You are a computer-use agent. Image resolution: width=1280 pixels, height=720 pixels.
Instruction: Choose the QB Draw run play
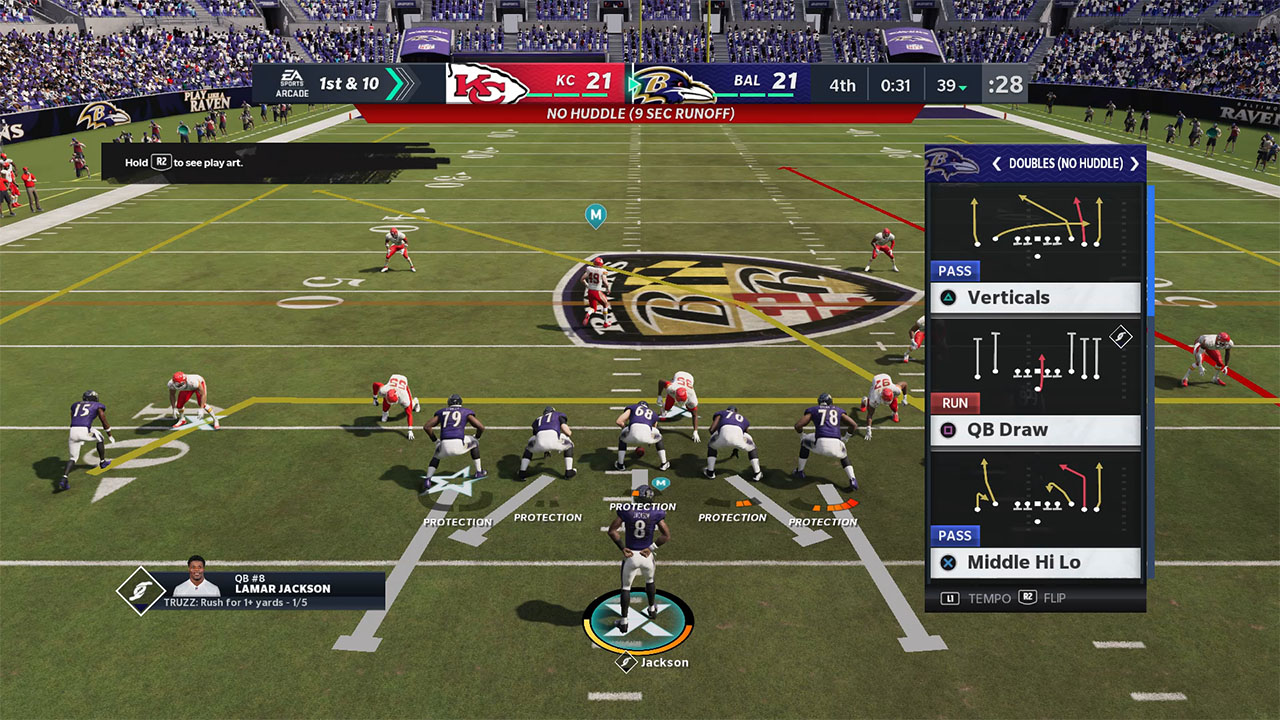pos(1035,430)
